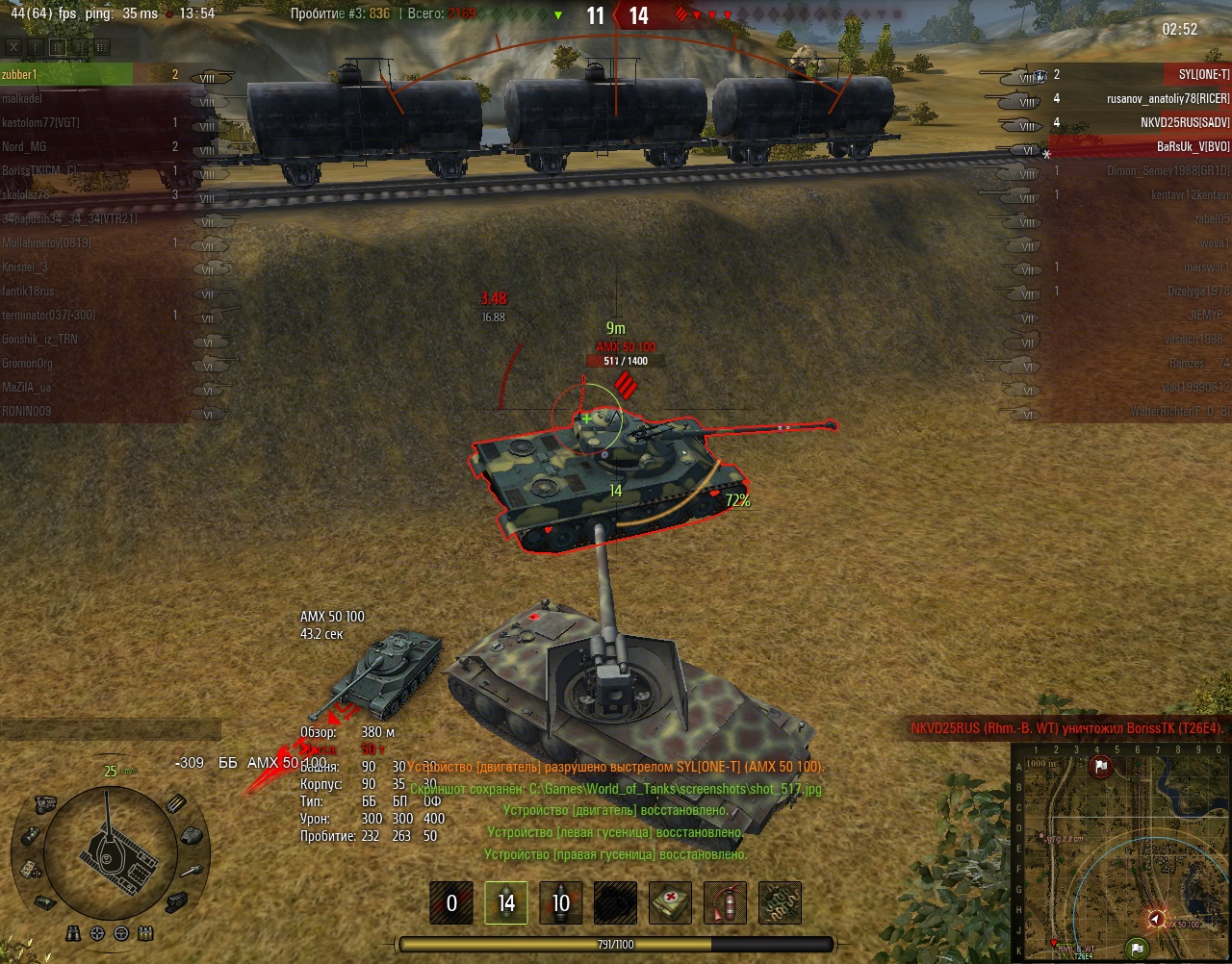
Task: Select ally Nord_MG in the team list
Action: (x=67, y=146)
